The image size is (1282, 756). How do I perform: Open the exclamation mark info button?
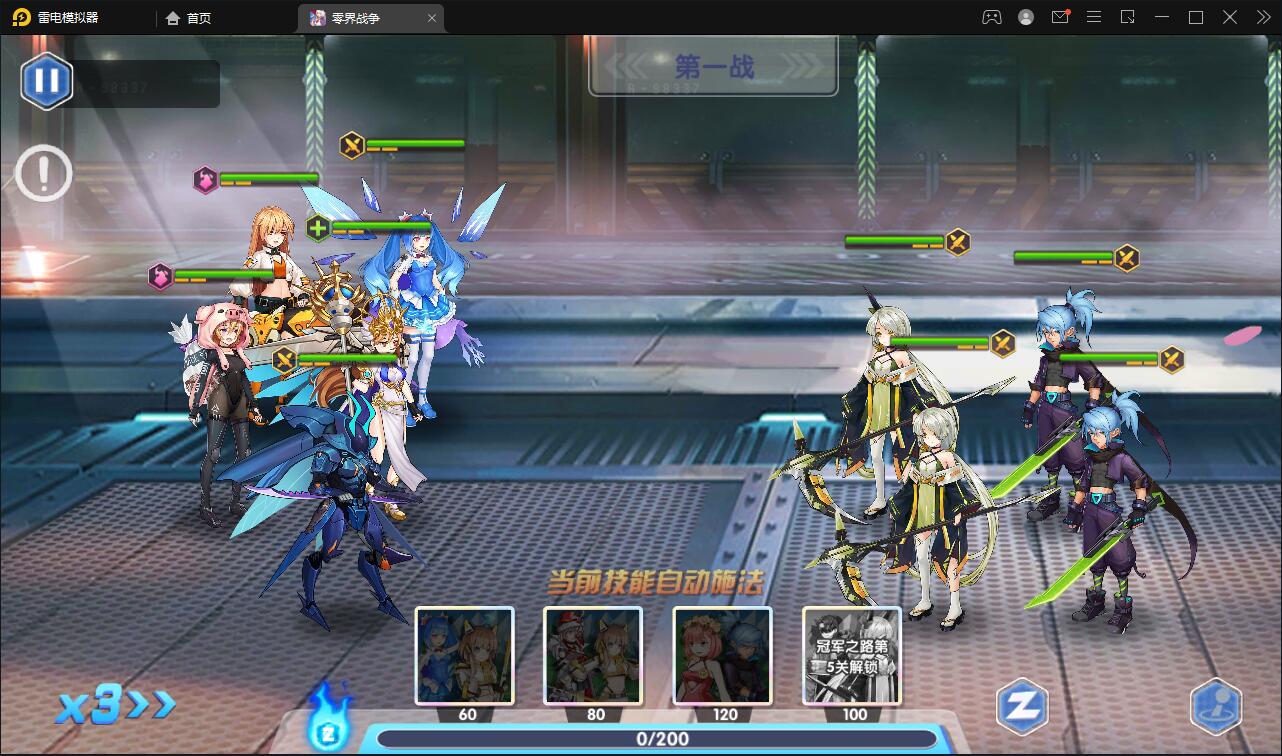pos(43,174)
